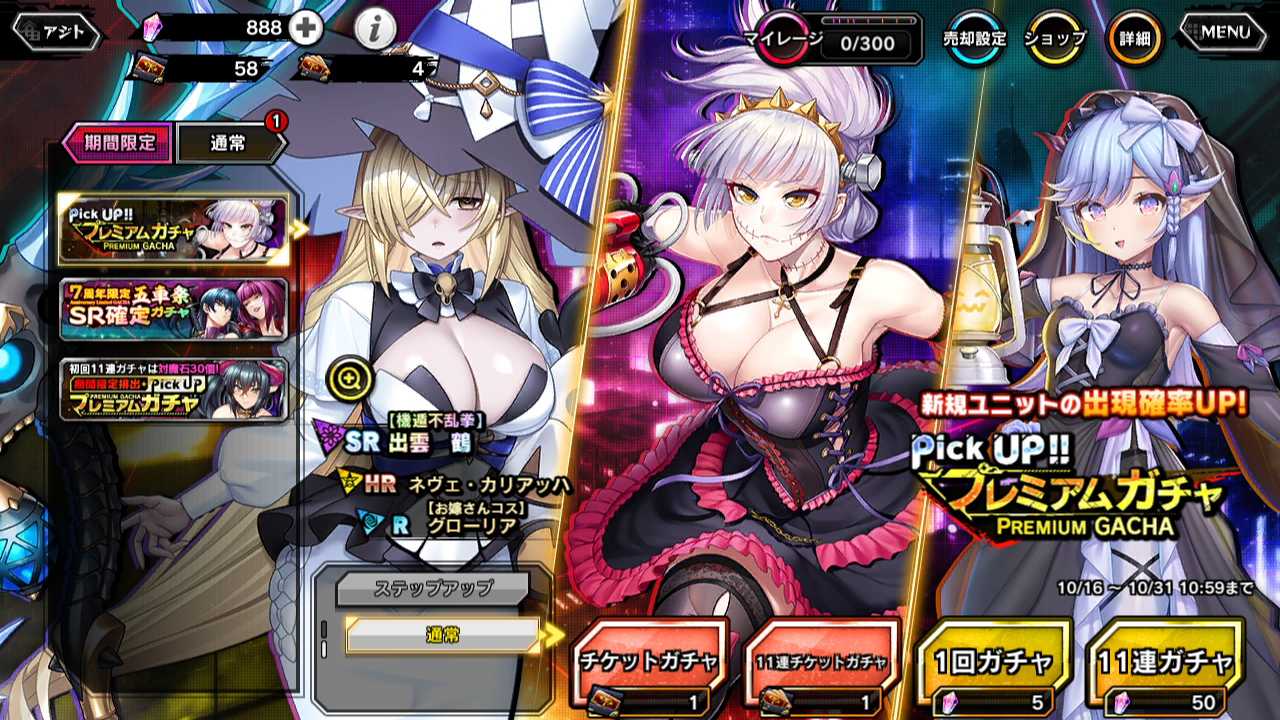The width and height of the screenshot is (1280, 720).
Task: Open the ショップ
Action: coord(1056,38)
